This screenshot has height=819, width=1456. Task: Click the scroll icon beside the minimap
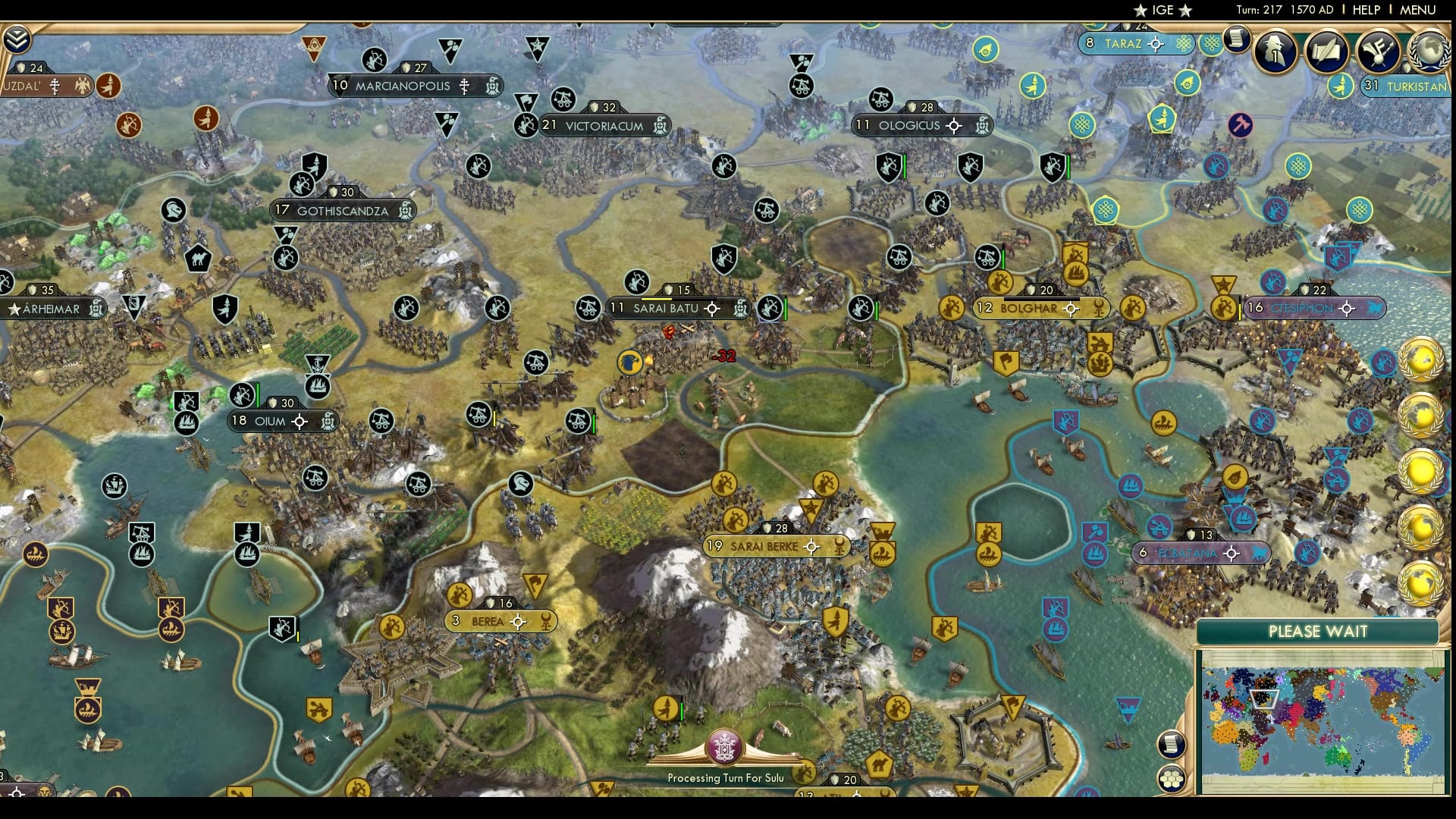click(1171, 745)
